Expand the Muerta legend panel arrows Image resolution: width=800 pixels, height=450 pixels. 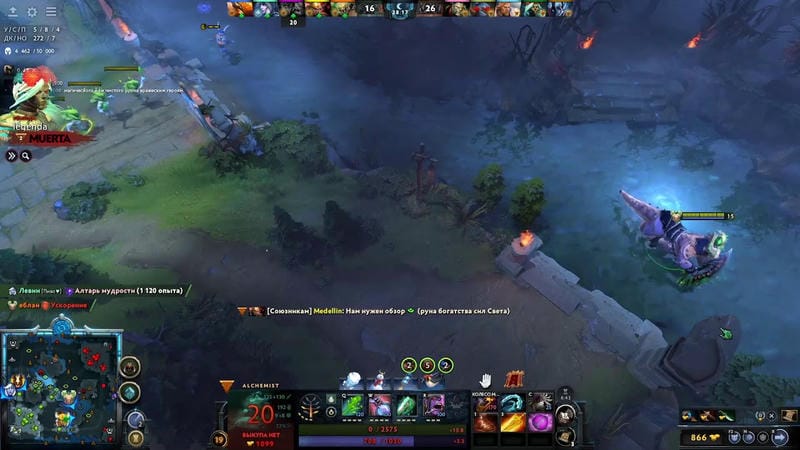tap(13, 155)
